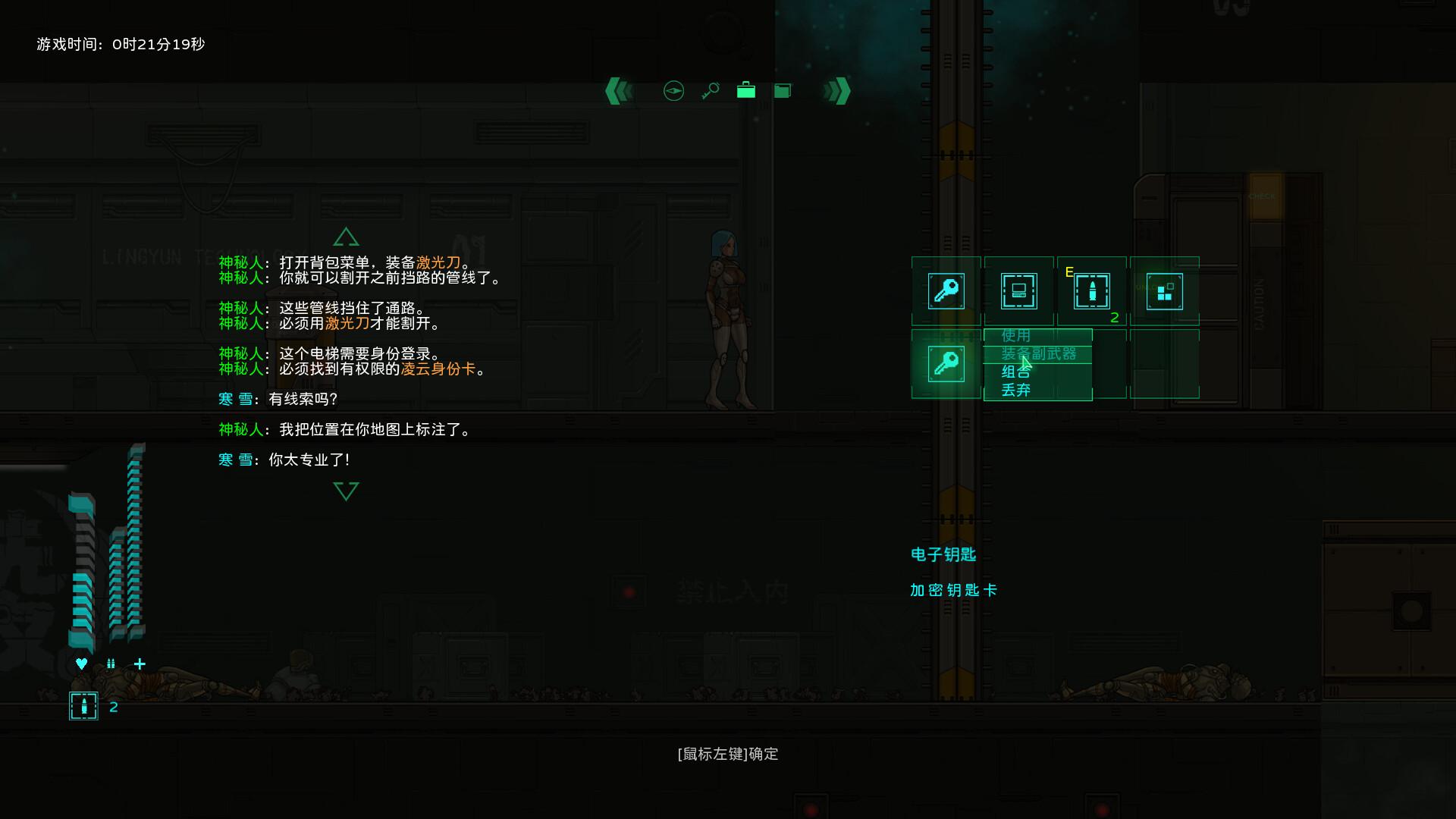Choose 丢弃 to discard the item

pyautogui.click(x=1016, y=391)
